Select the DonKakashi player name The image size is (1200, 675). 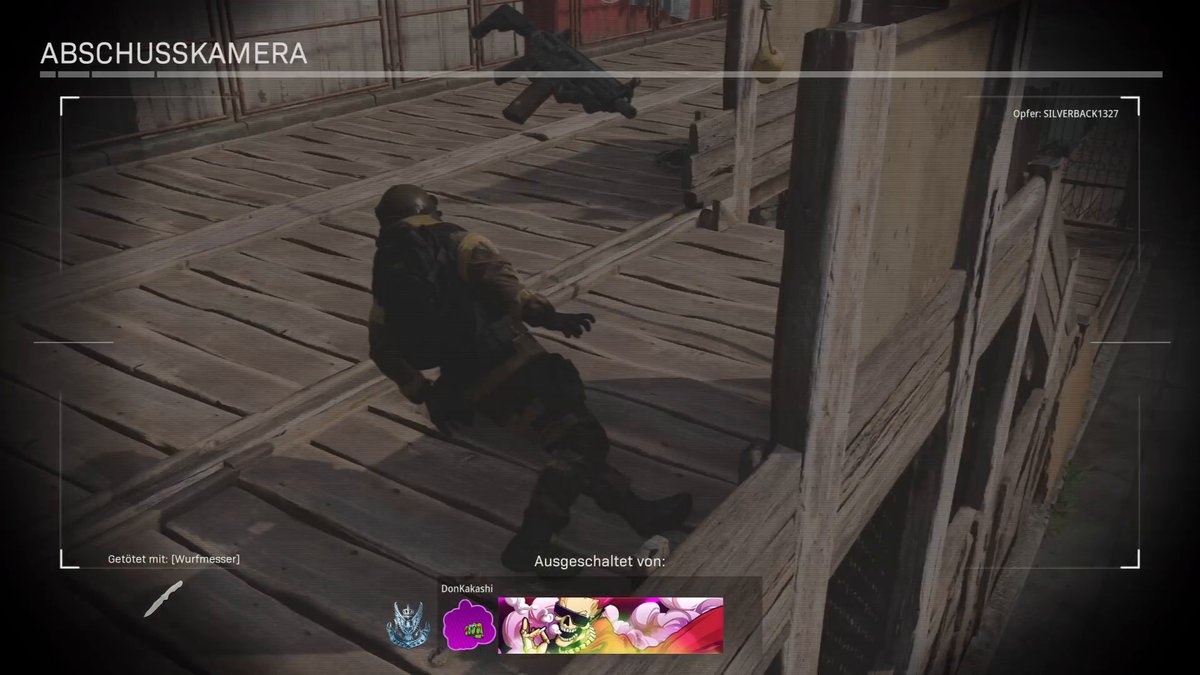click(467, 589)
